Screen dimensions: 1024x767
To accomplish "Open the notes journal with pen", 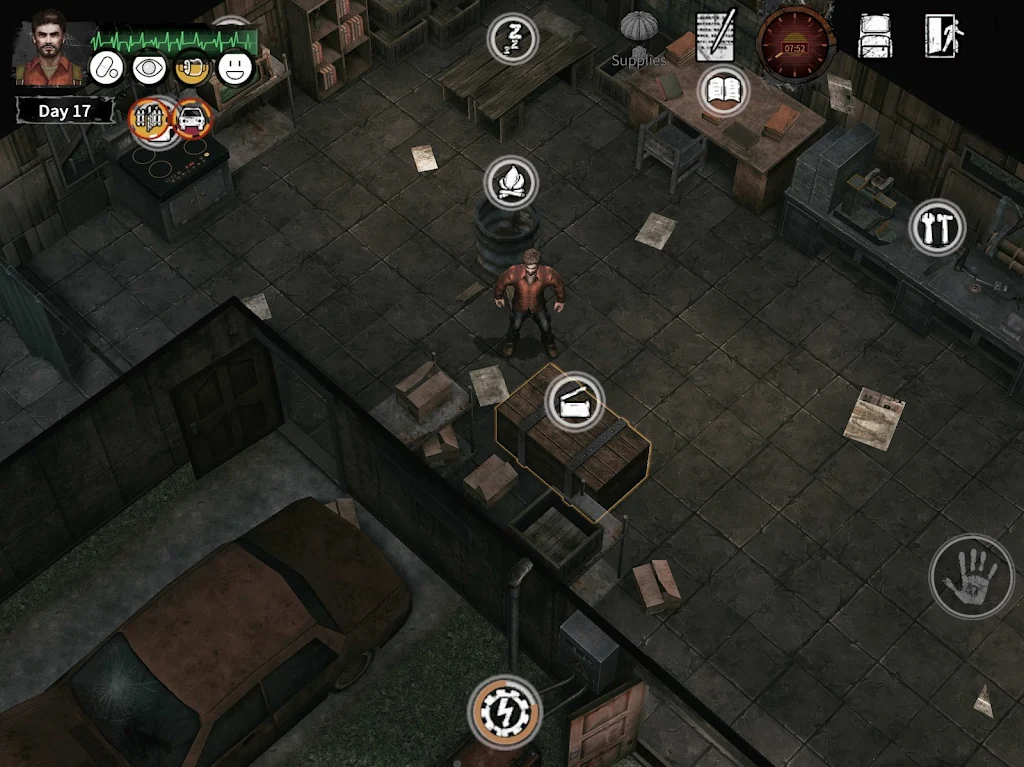I will coord(716,36).
